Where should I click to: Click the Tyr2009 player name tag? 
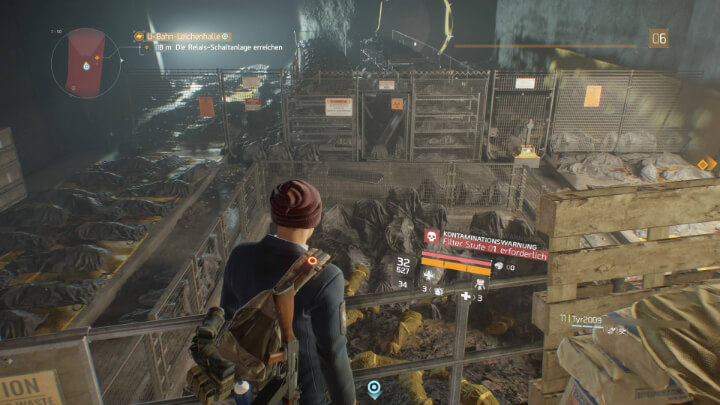pyautogui.click(x=585, y=316)
